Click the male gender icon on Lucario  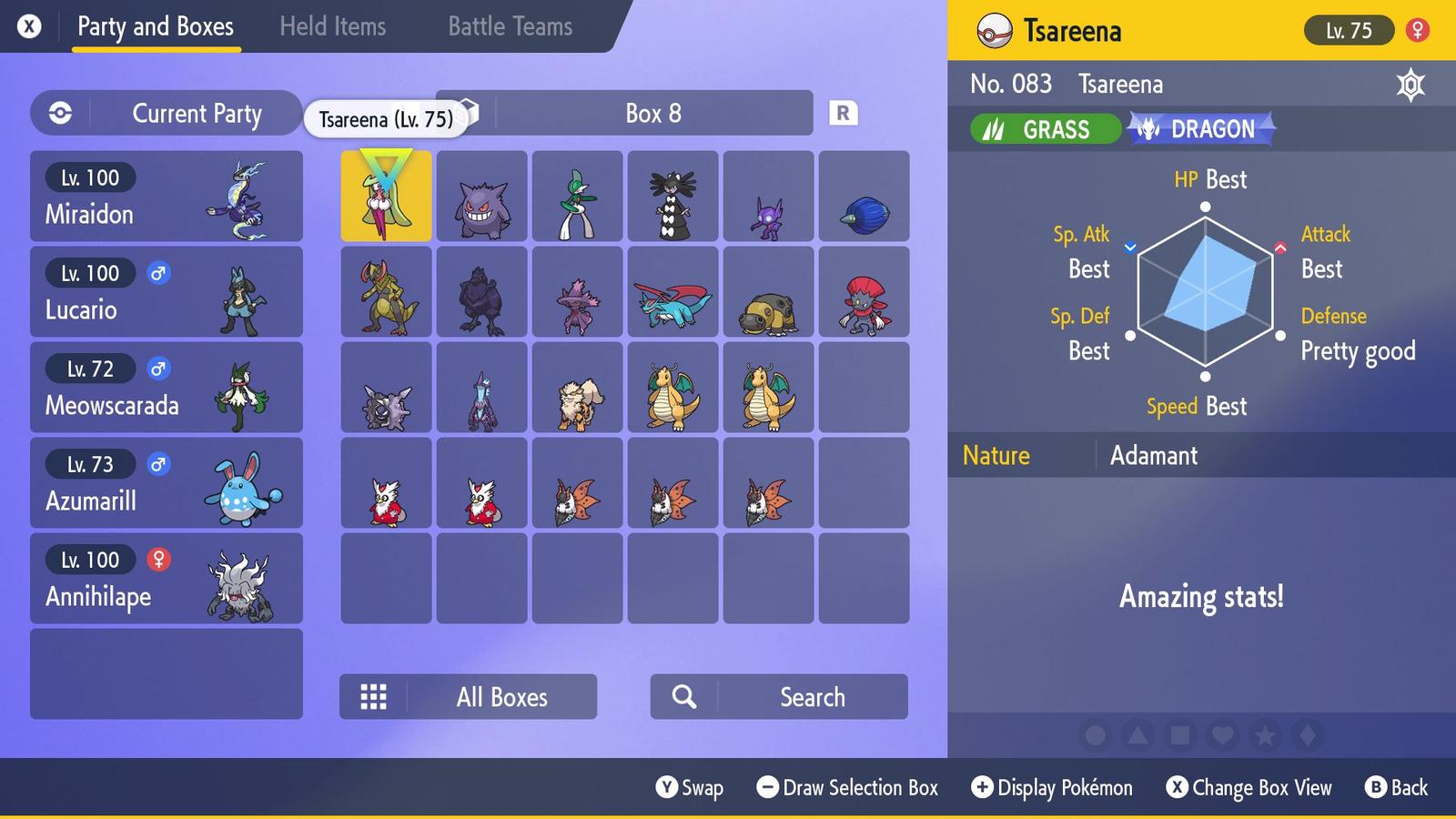[159, 273]
